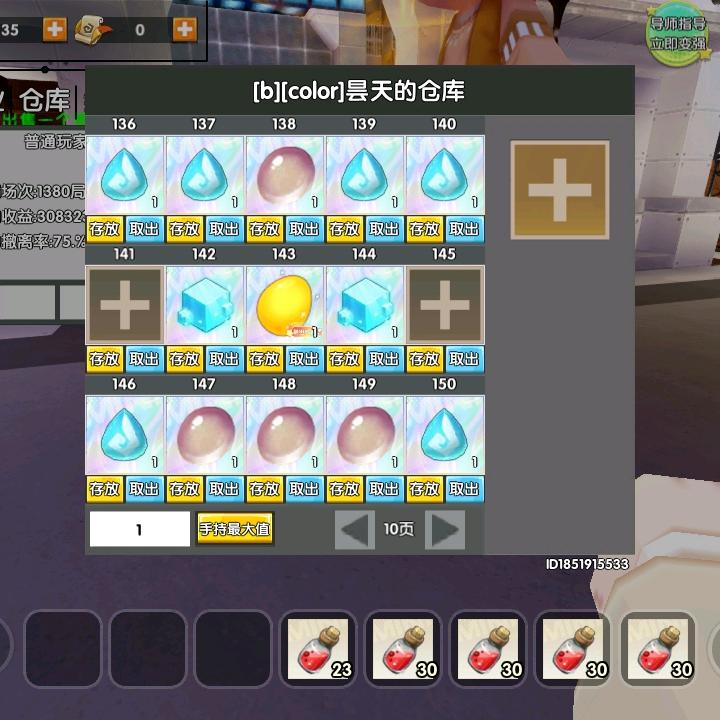Select the golden egg in slot 143

[x=284, y=305]
